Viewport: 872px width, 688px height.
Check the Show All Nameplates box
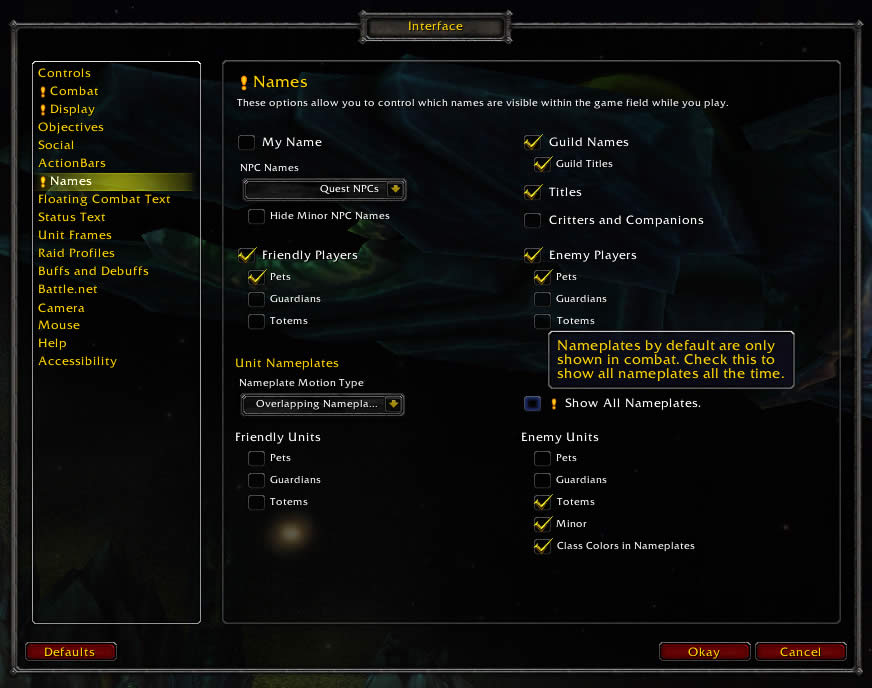pyautogui.click(x=533, y=404)
